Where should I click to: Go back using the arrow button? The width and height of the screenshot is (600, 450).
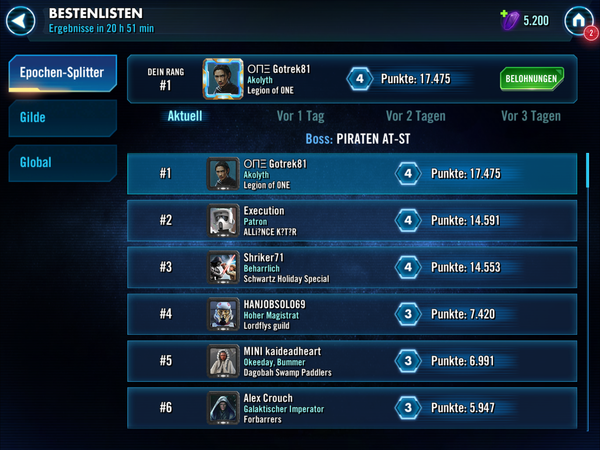26,19
